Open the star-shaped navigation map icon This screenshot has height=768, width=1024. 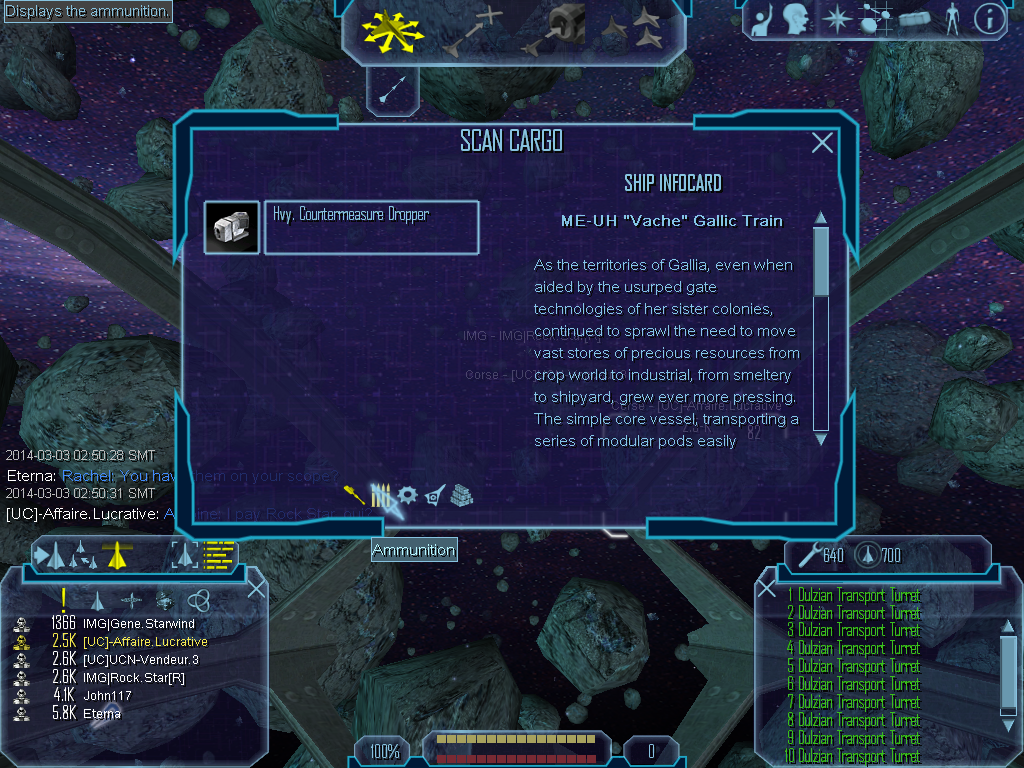pyautogui.click(x=834, y=19)
